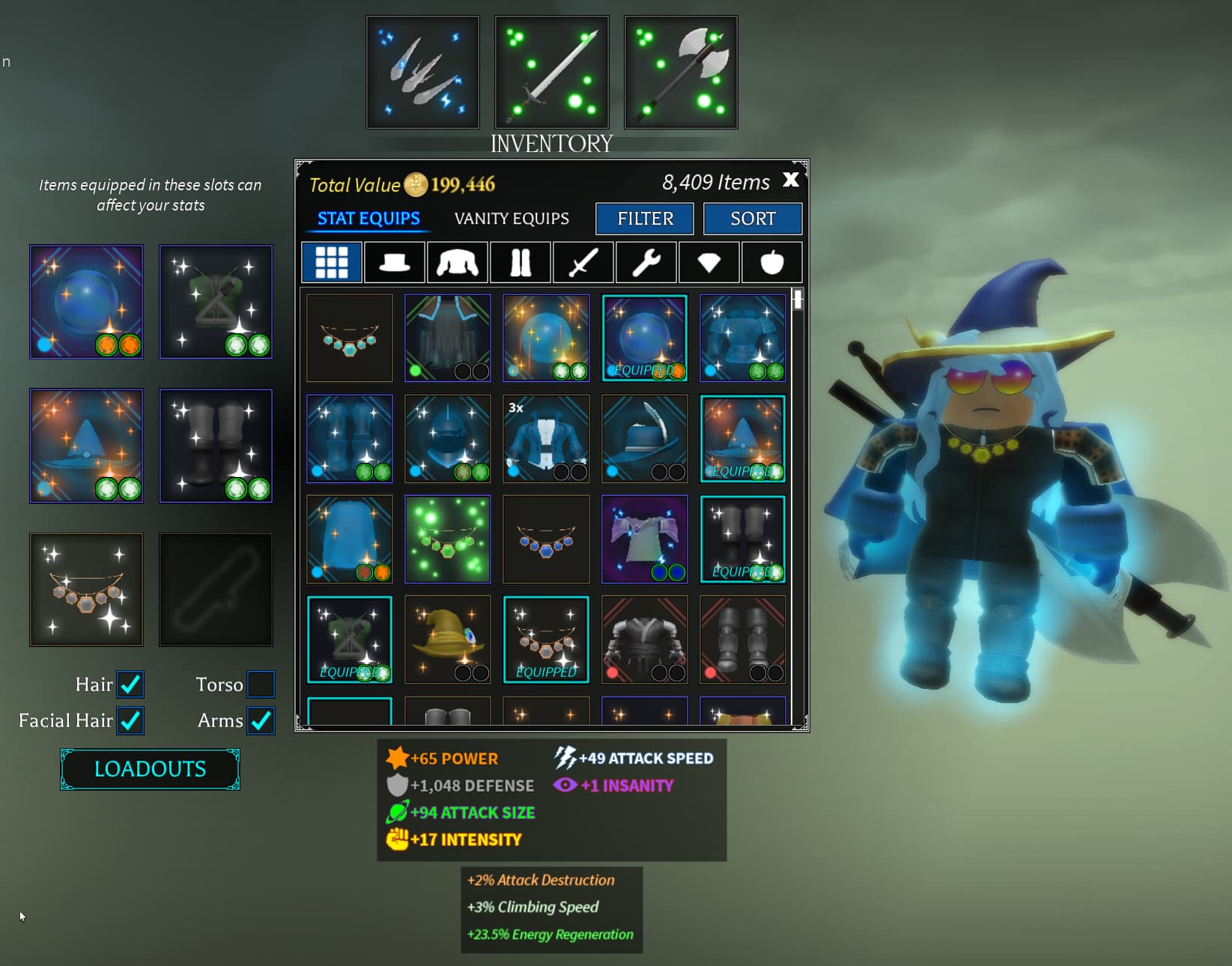Select the grid show-all filter icon
Viewport: 1232px width, 966px height.
pos(331,262)
